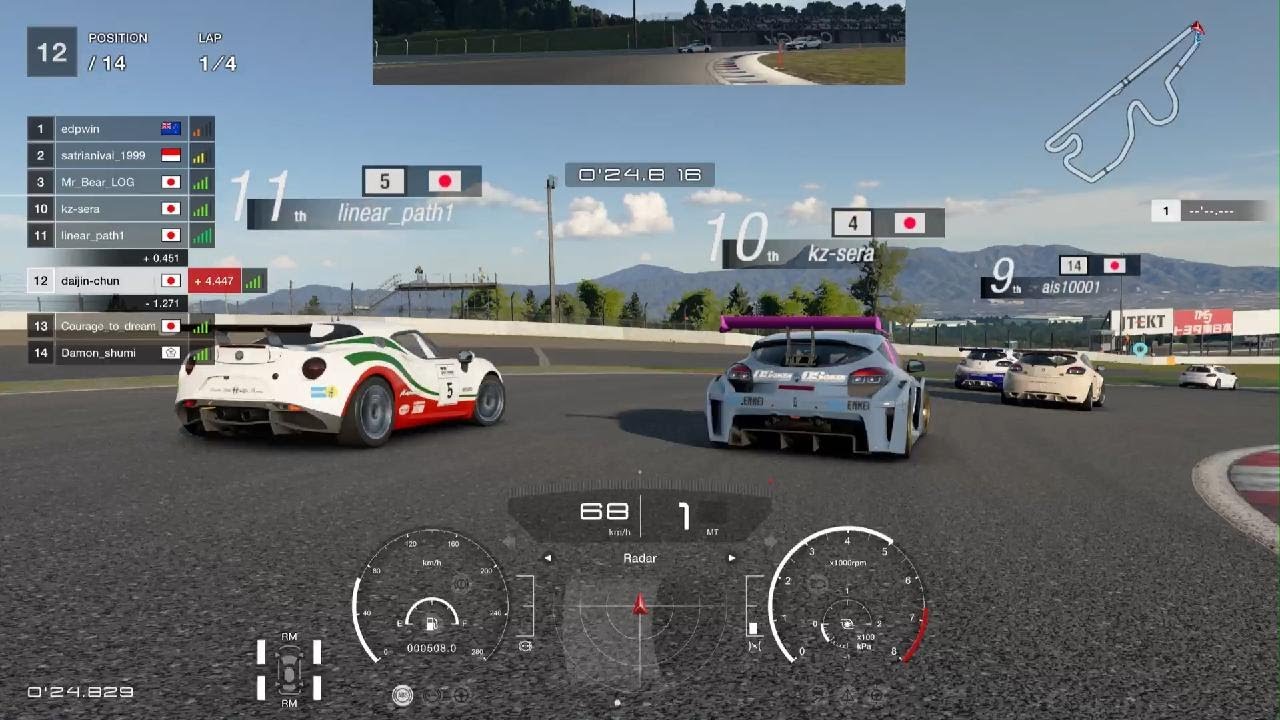Viewport: 1280px width, 720px height.
Task: Select the kz-sera name tag over the car
Action: (840, 254)
